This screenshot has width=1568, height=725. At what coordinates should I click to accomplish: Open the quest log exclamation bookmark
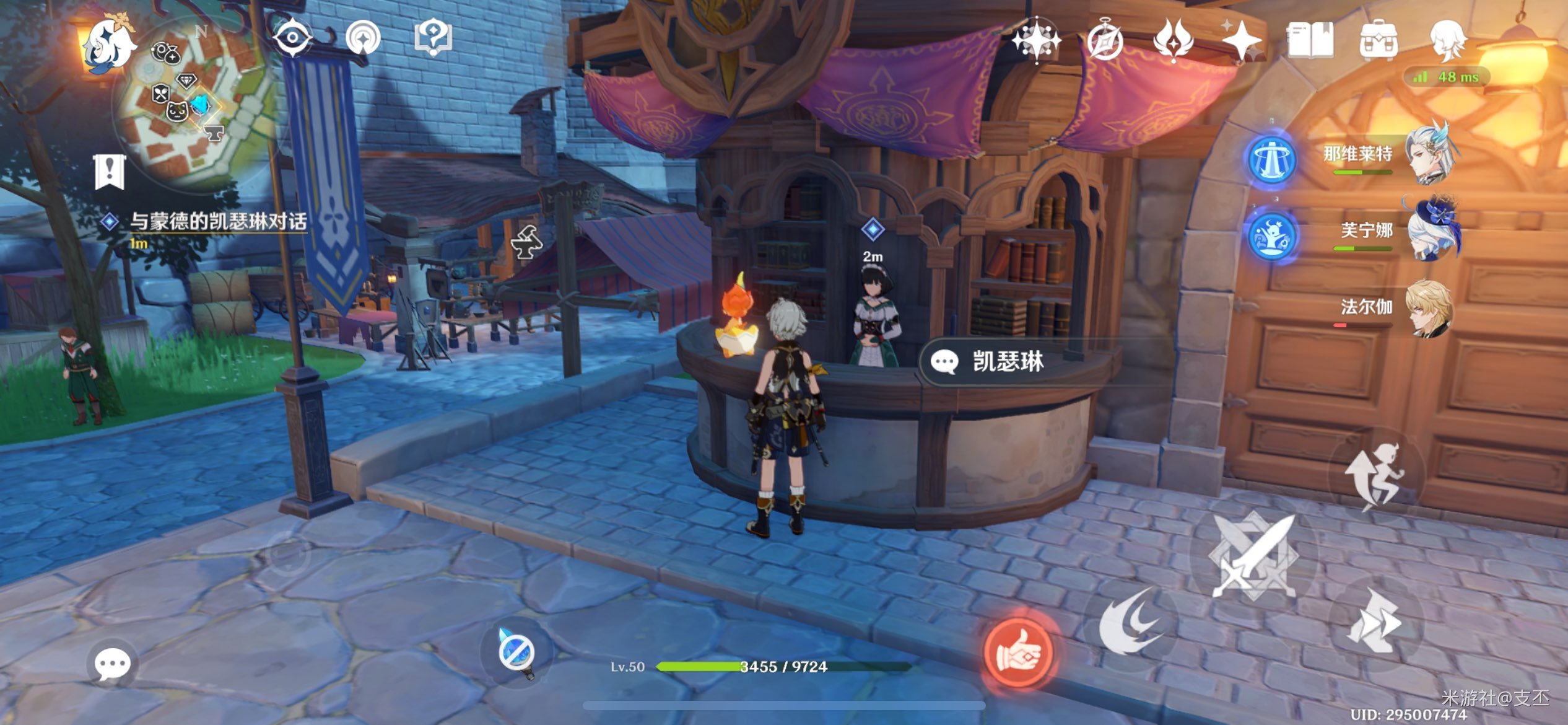coord(110,172)
